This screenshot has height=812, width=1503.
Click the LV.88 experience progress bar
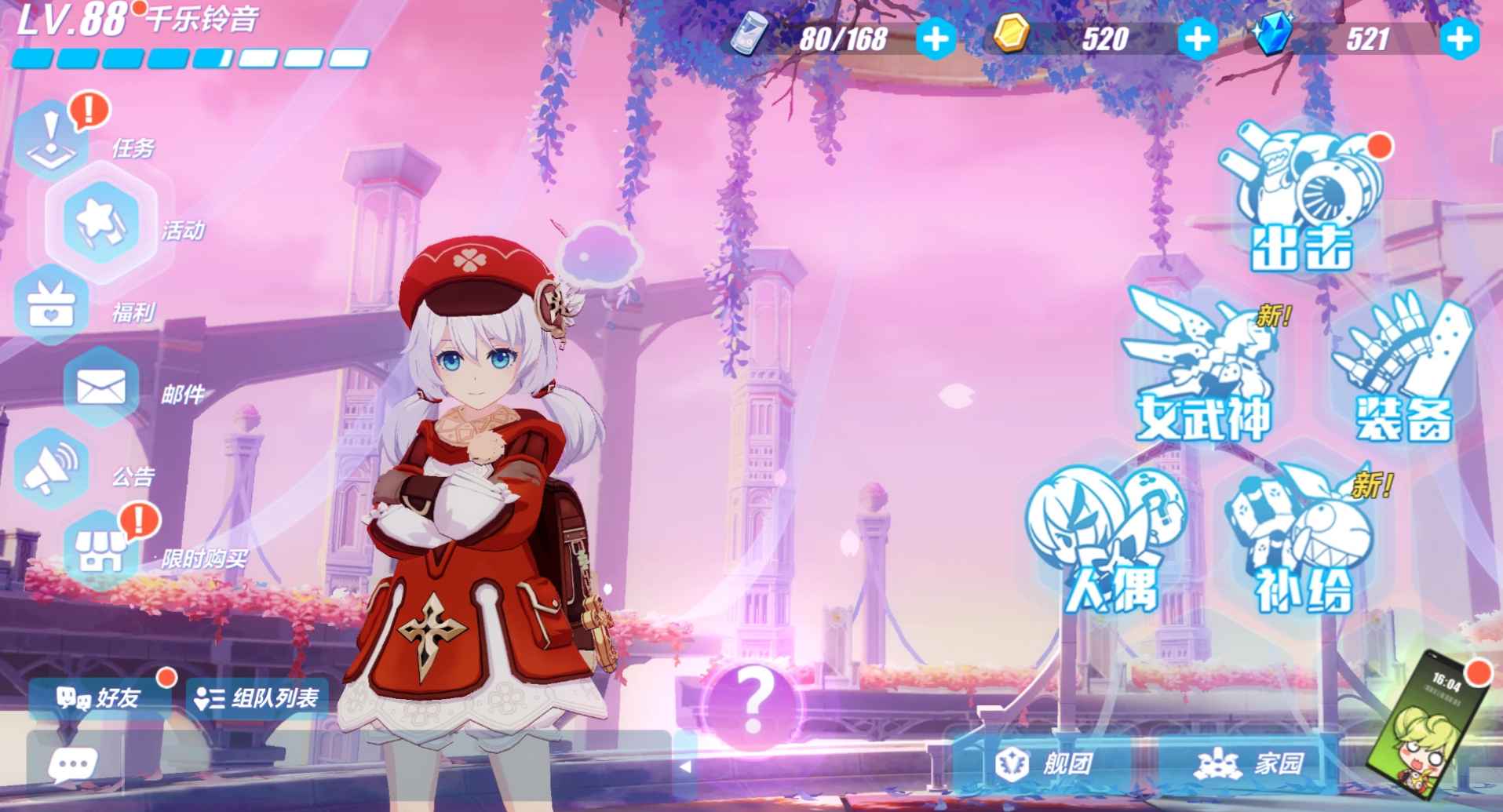pyautogui.click(x=188, y=57)
